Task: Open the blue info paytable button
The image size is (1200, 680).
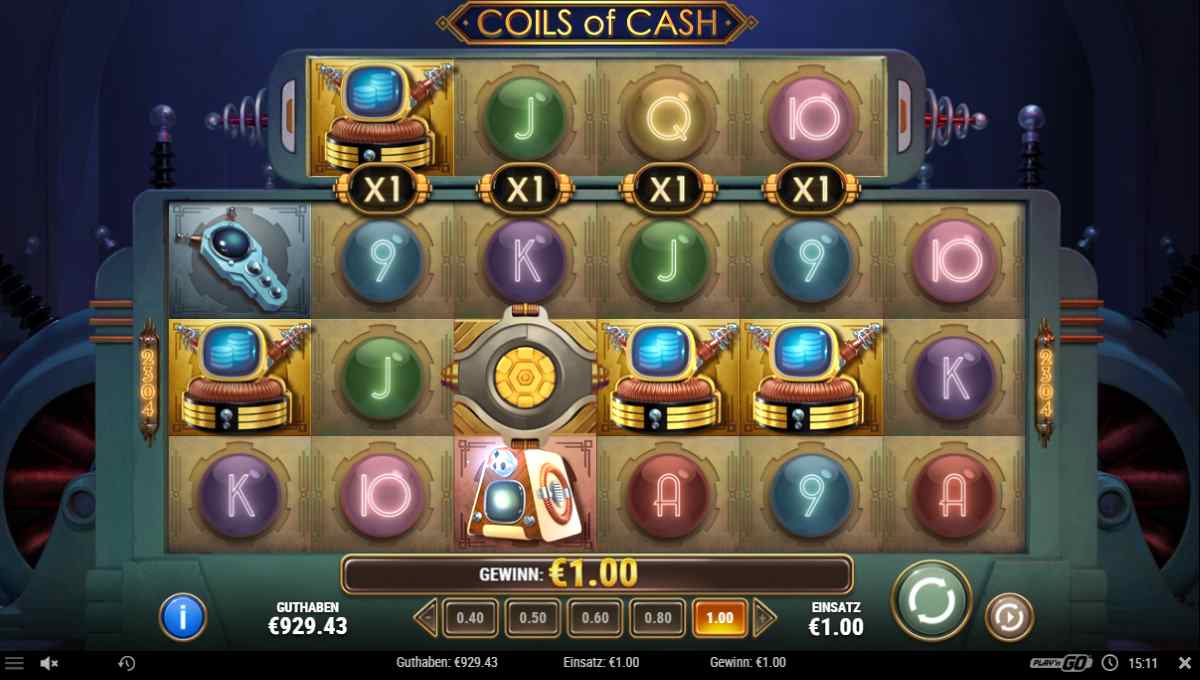Action: [182, 616]
